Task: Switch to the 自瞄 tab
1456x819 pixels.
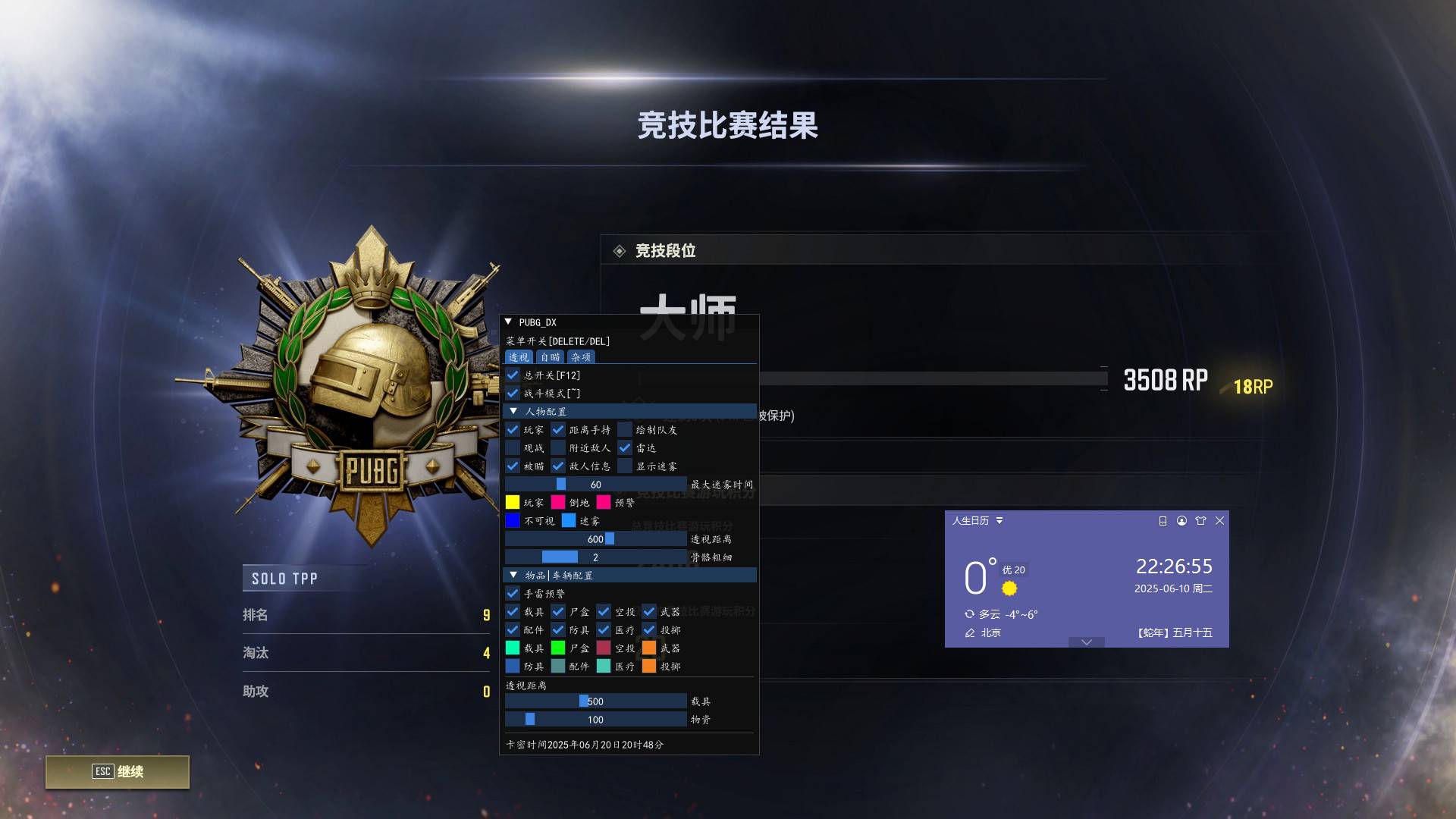Action: pyautogui.click(x=549, y=356)
